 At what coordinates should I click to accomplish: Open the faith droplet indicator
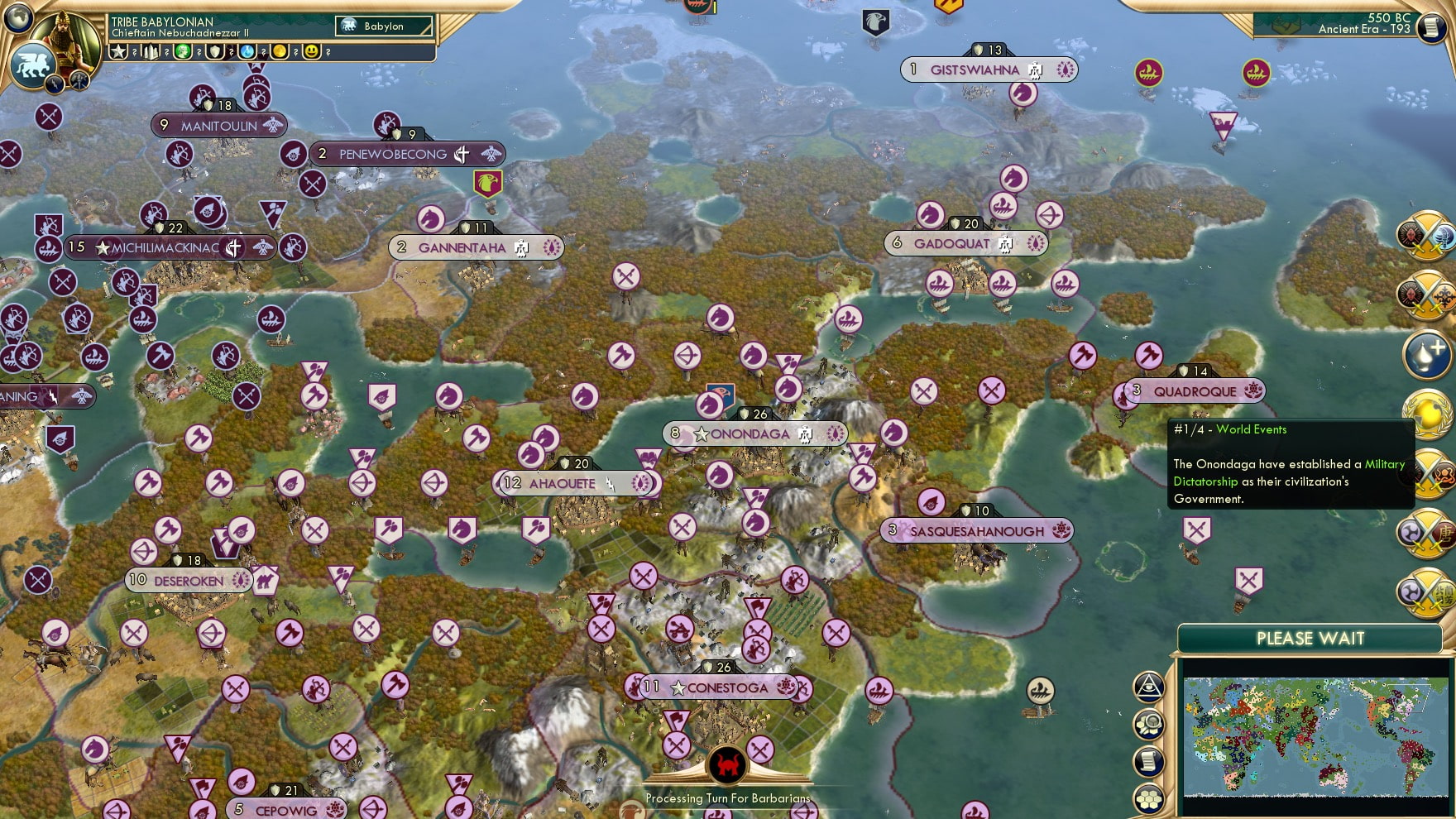247,51
